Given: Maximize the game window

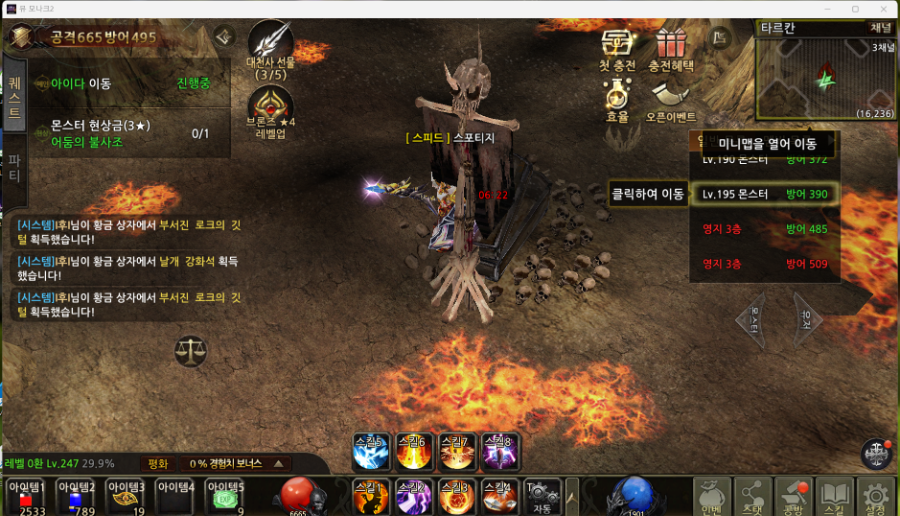Looking at the screenshot, I should (x=855, y=9).
